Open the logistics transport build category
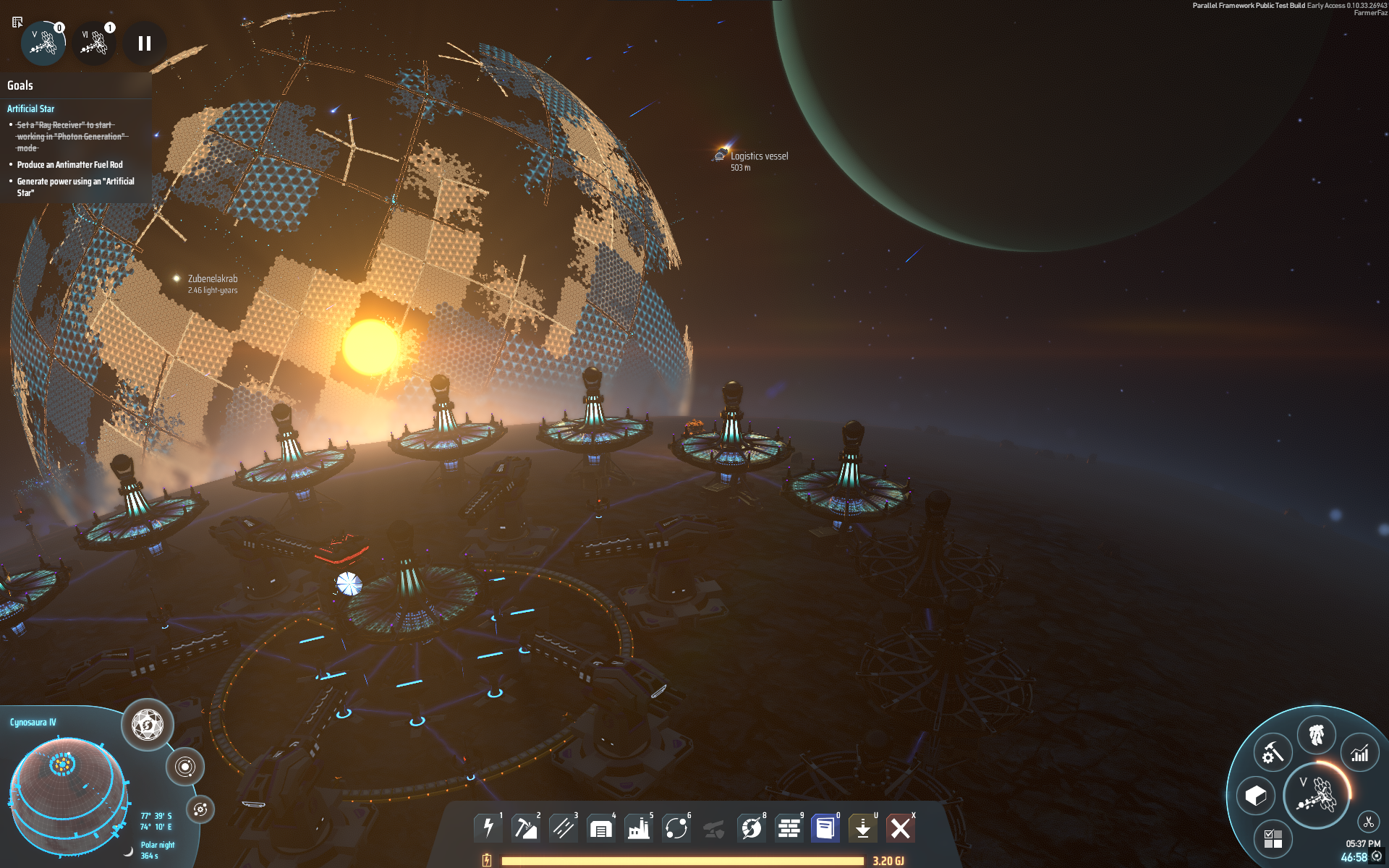Screen dimensions: 1389x868 click(676, 827)
